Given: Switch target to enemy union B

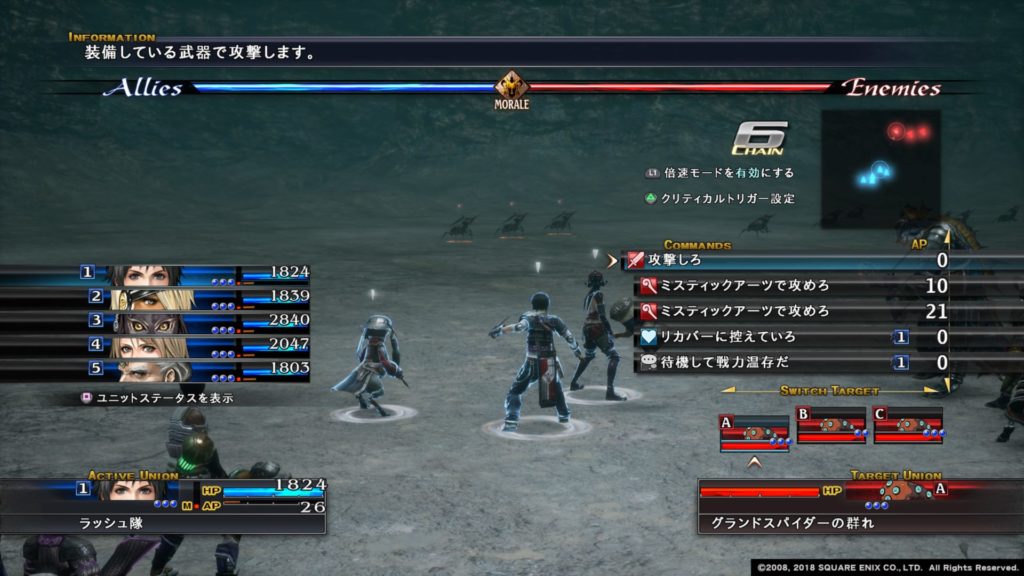Looking at the screenshot, I should point(831,425).
